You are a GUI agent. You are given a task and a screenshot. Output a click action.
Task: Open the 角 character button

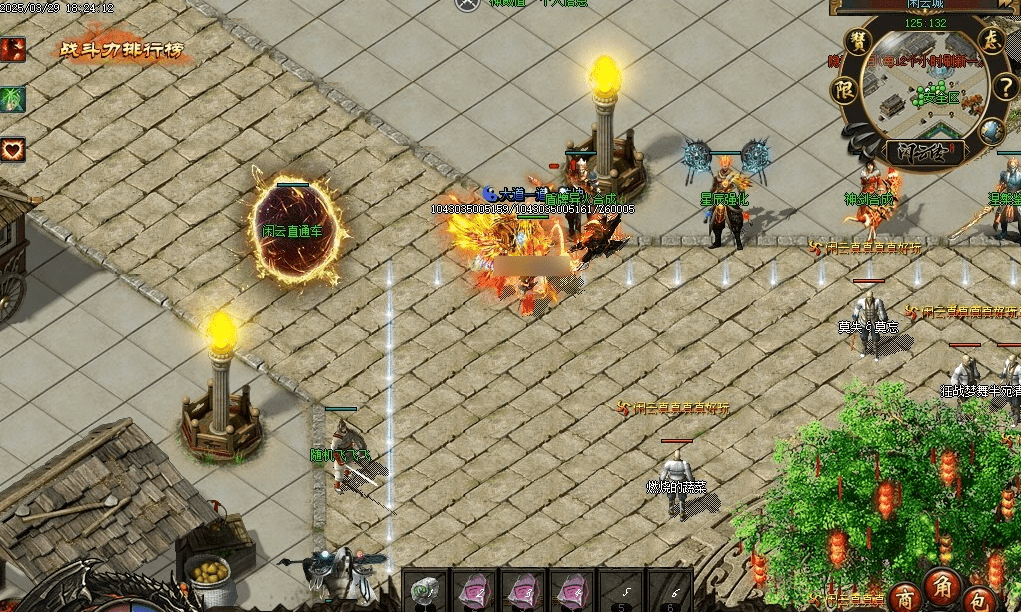(943, 584)
